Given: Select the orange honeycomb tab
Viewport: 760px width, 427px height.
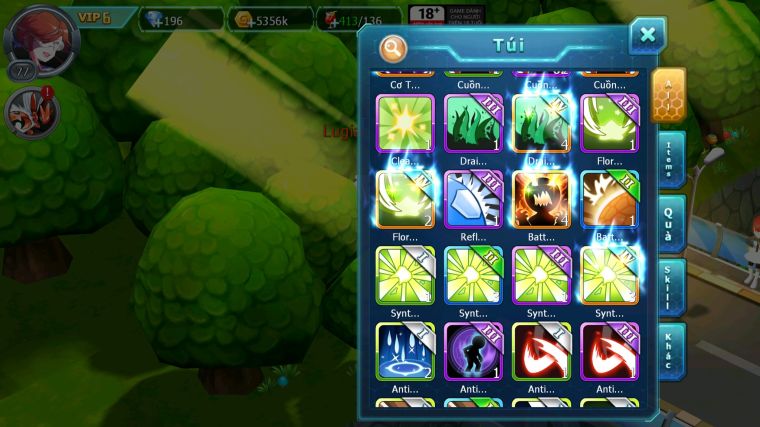Looking at the screenshot, I should [x=668, y=94].
